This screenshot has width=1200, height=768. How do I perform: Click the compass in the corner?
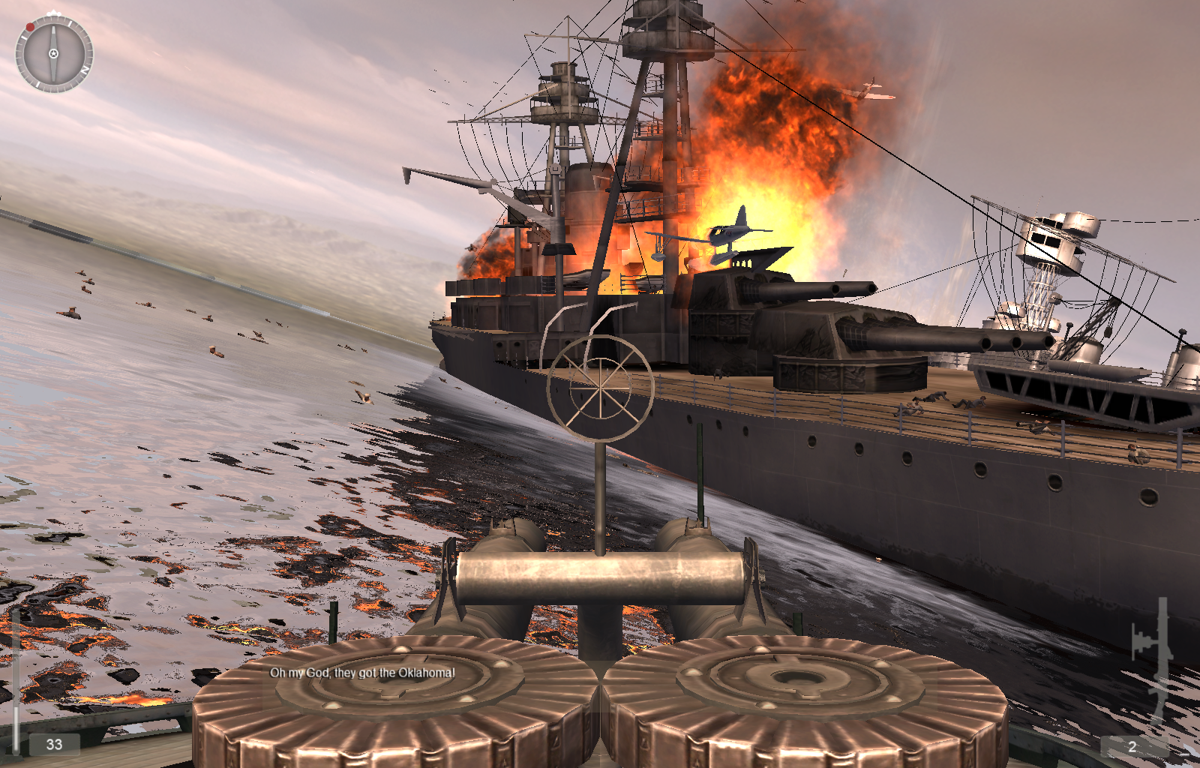point(54,54)
